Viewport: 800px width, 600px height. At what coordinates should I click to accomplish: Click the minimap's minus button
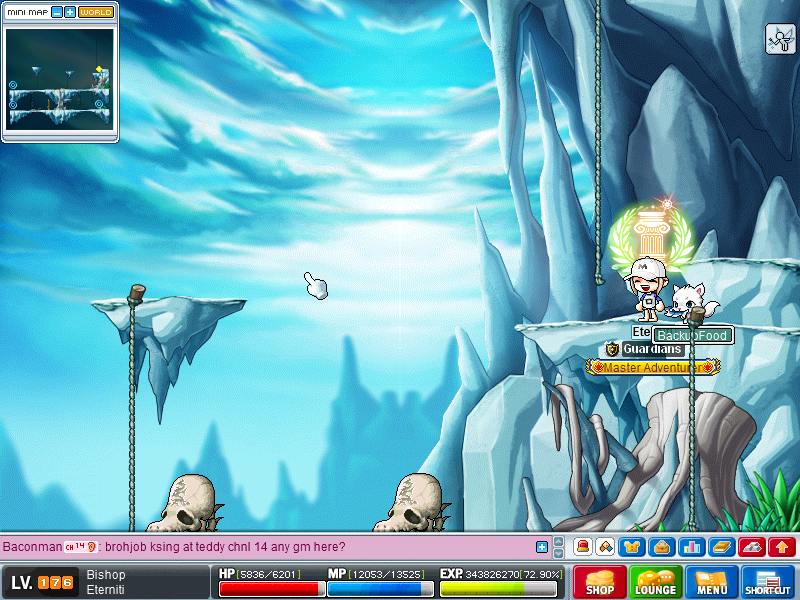point(57,12)
